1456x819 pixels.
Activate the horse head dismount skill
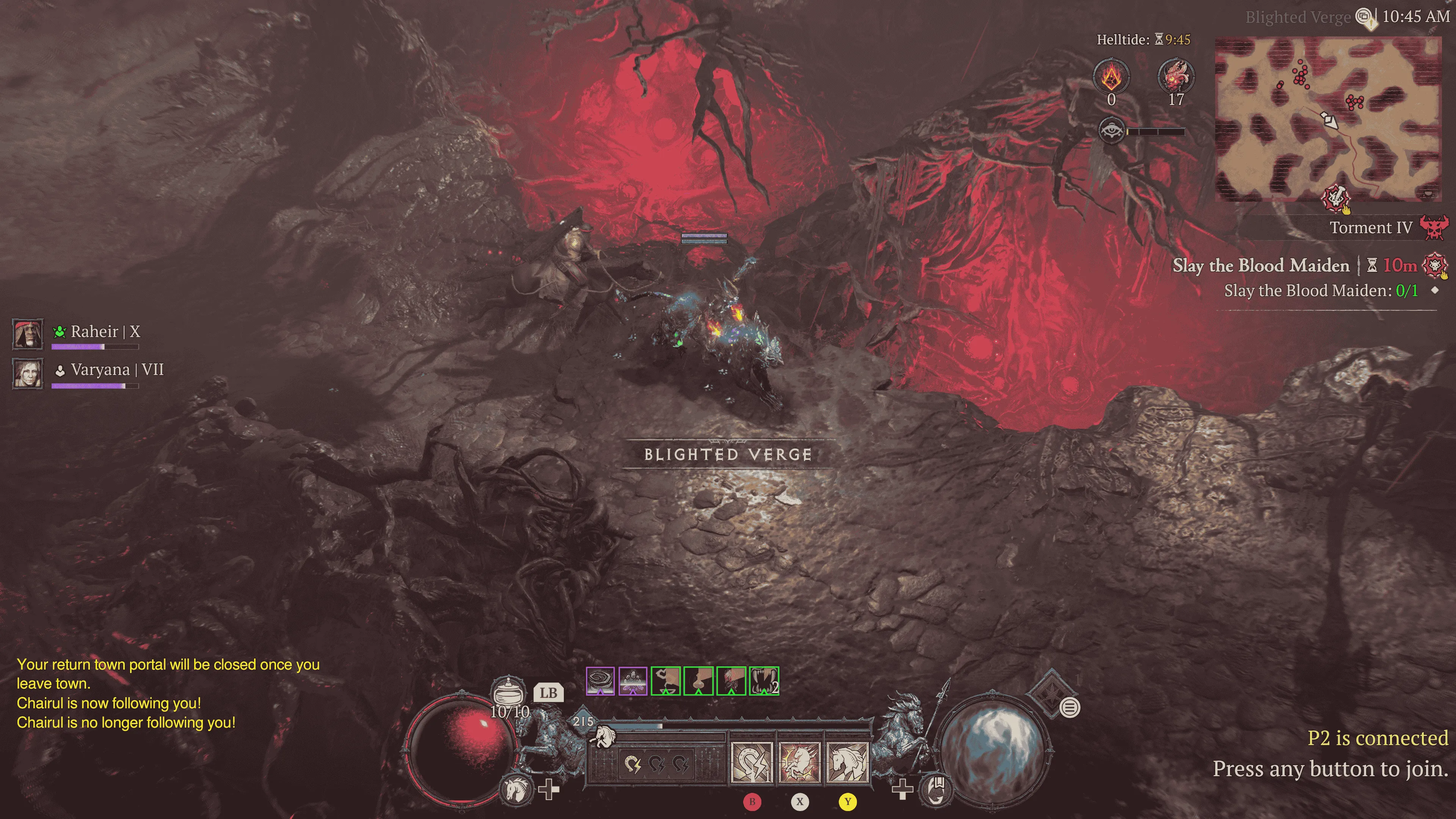[x=847, y=763]
